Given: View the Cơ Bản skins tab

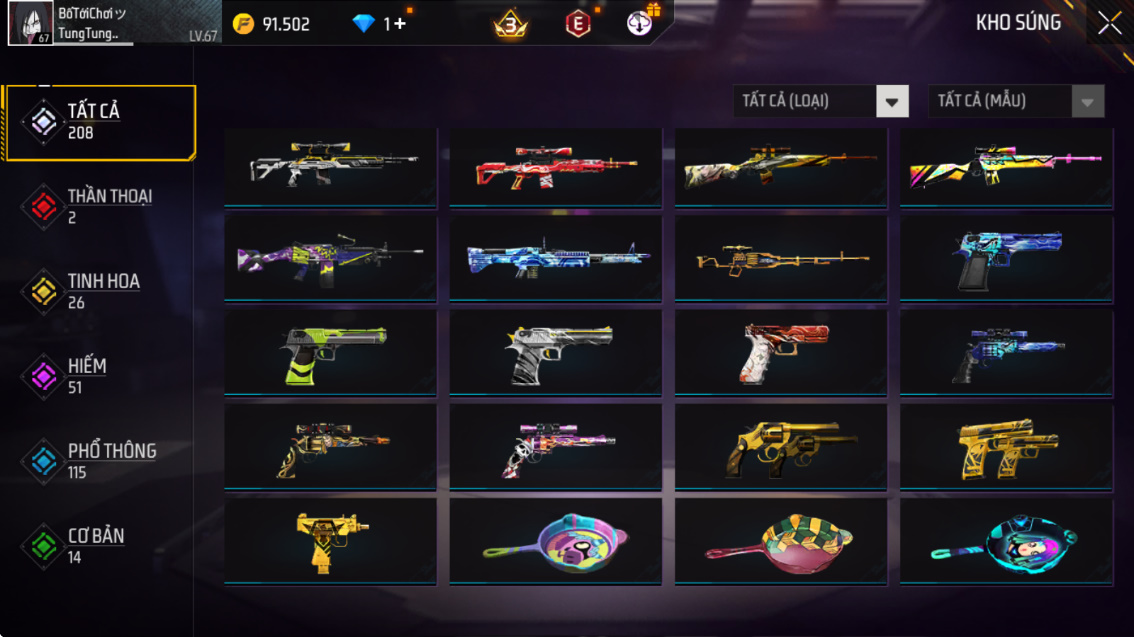Looking at the screenshot, I should (99, 546).
